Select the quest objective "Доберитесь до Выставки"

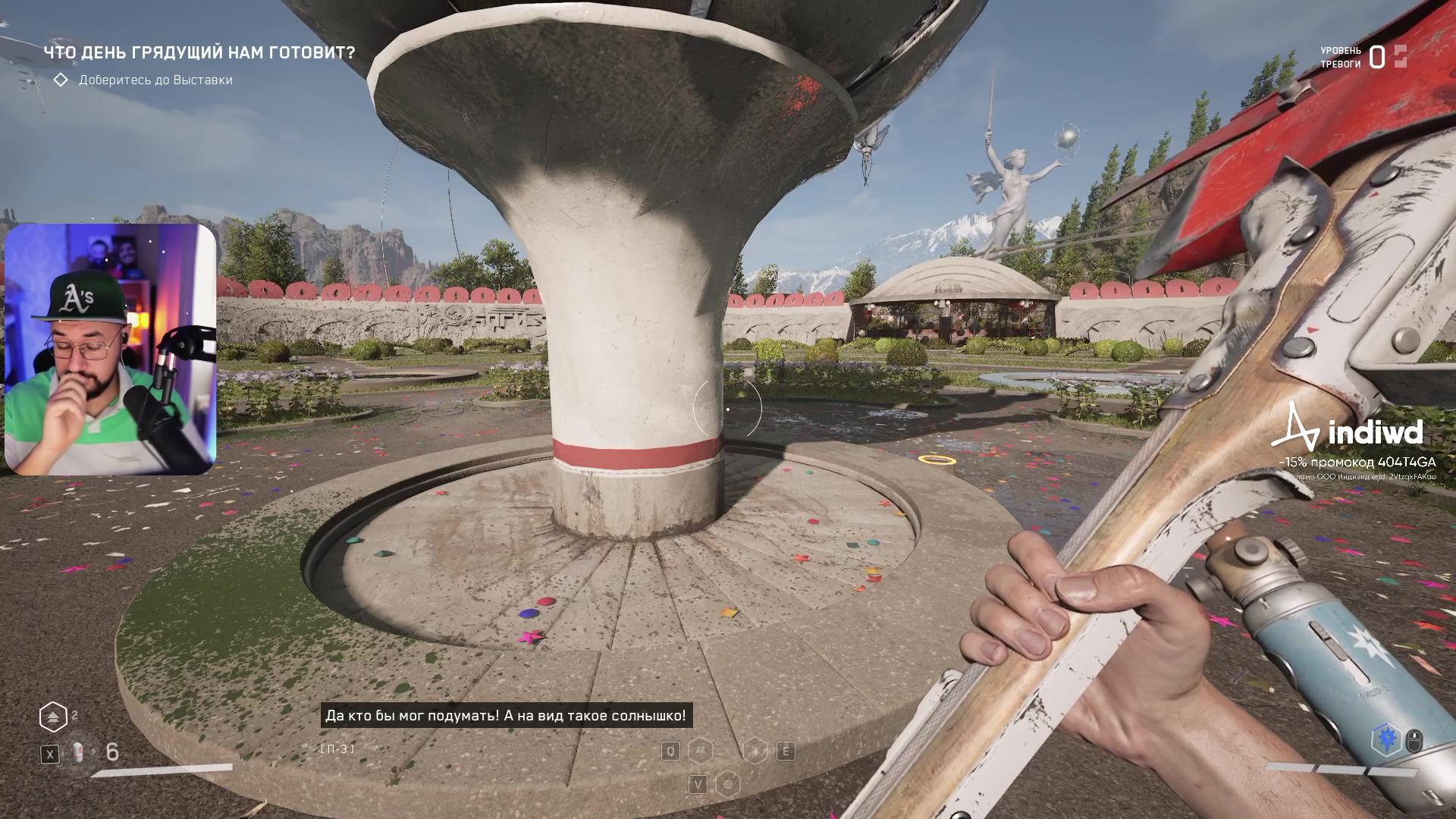pos(155,80)
